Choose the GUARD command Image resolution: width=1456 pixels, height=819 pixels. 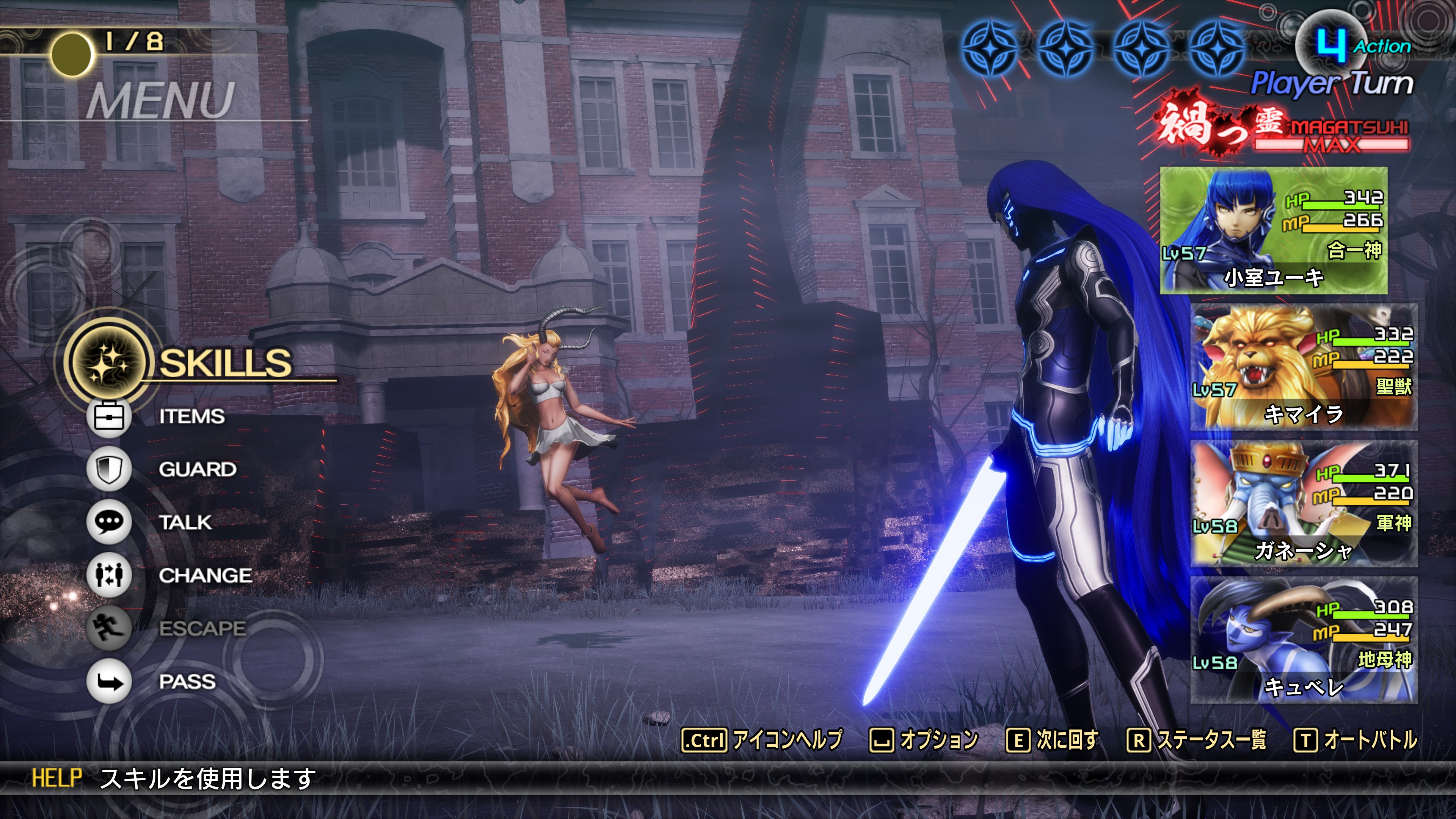[197, 469]
